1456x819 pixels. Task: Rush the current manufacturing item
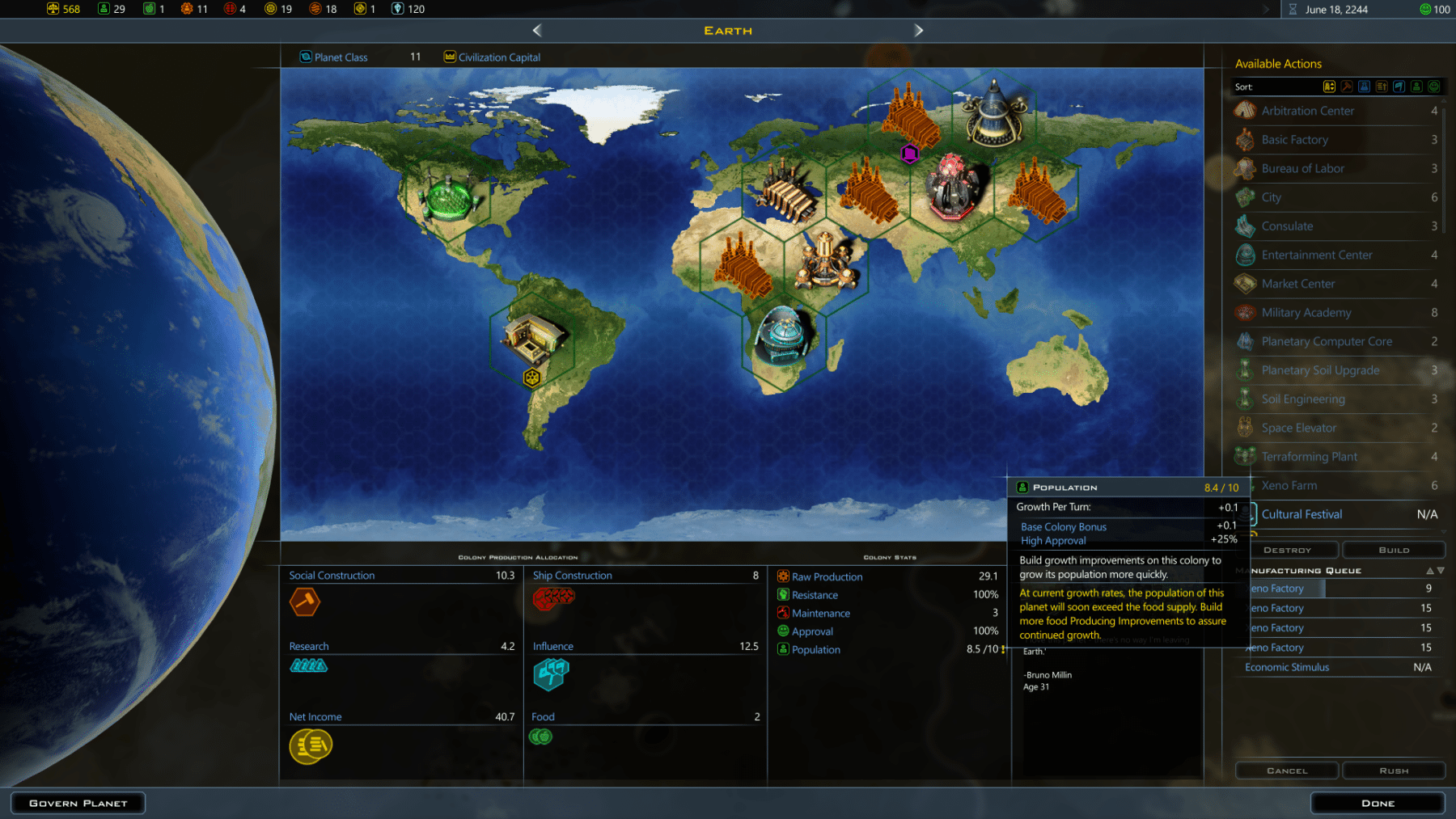(x=1394, y=770)
